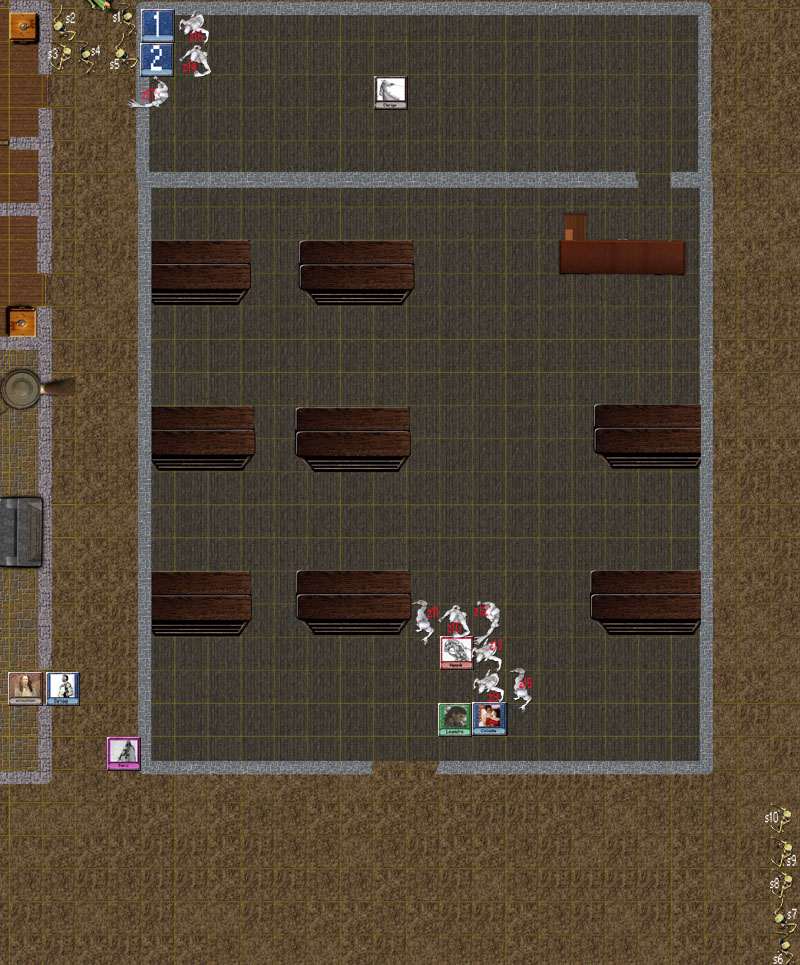This screenshot has height=965, width=800.
Task: Select the pink-framed character token
Action: 124,753
